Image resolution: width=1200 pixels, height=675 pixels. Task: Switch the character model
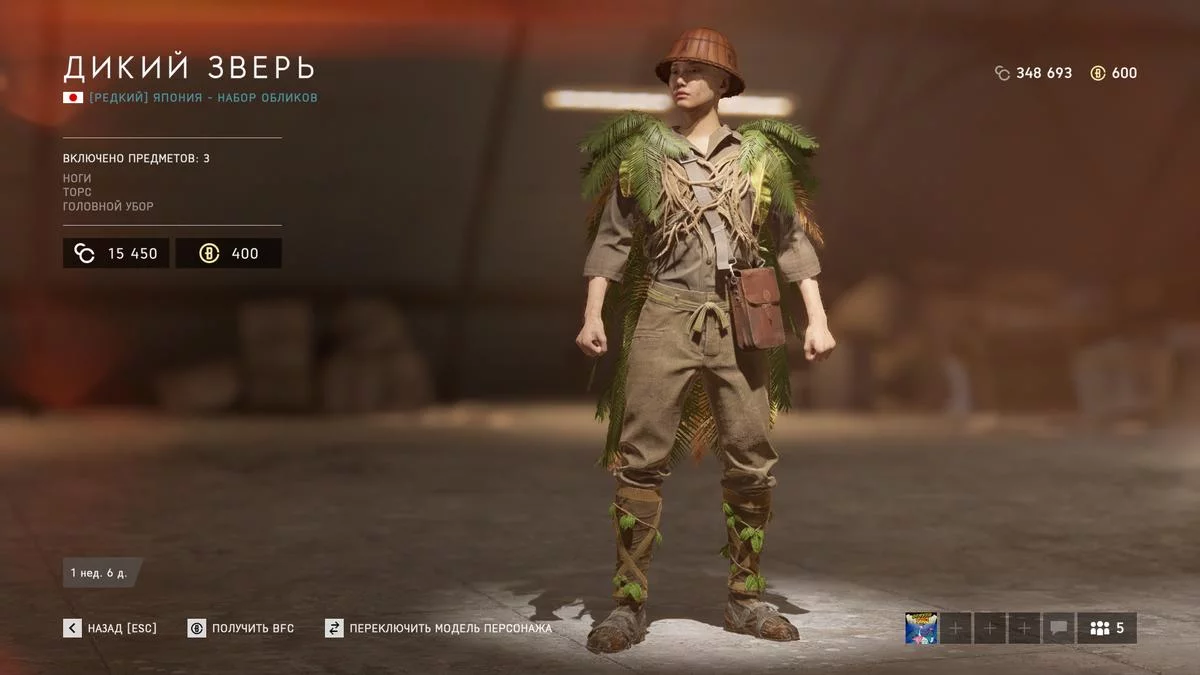click(x=438, y=628)
